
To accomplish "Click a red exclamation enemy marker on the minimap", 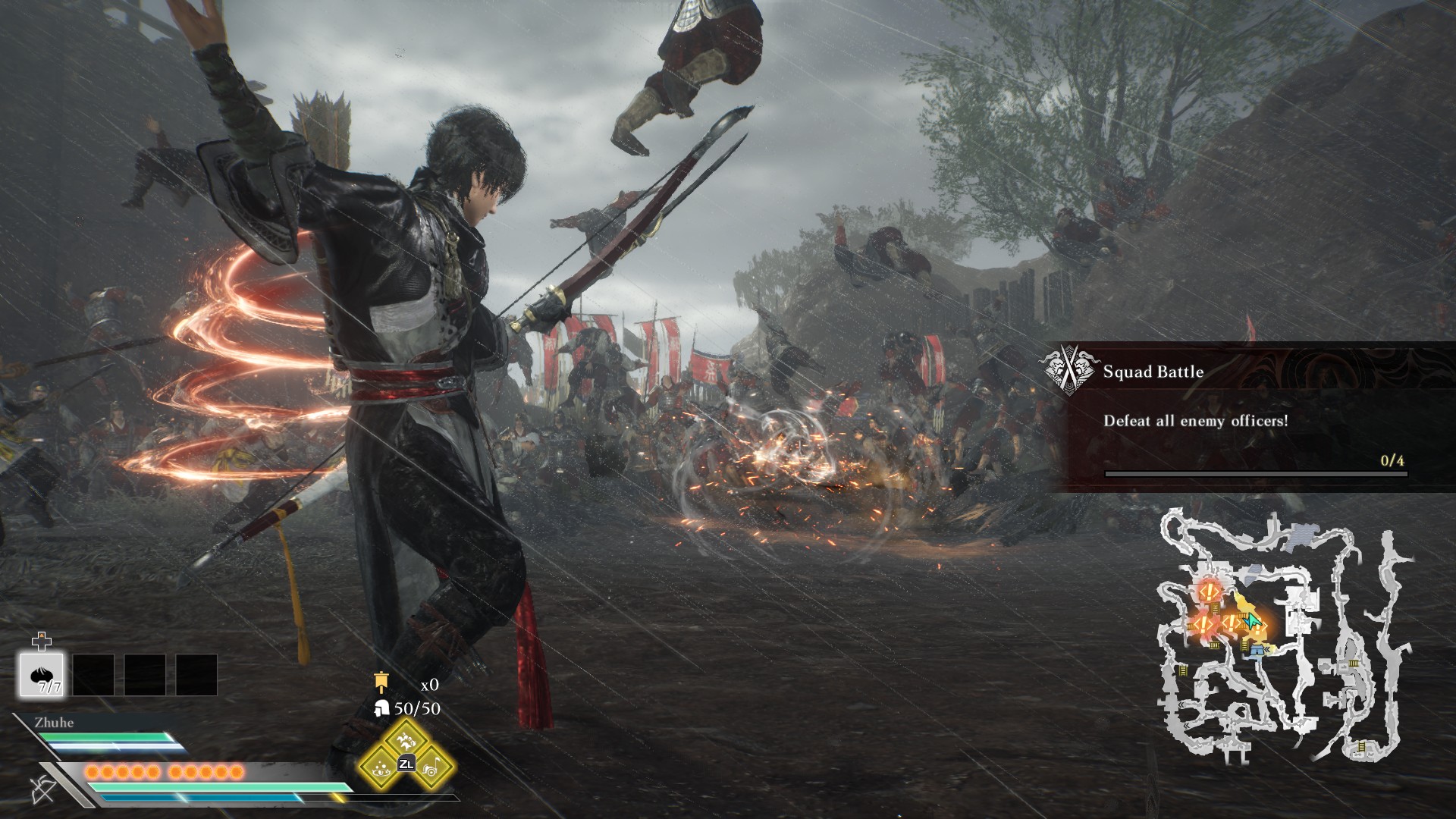I will coord(1210,591).
